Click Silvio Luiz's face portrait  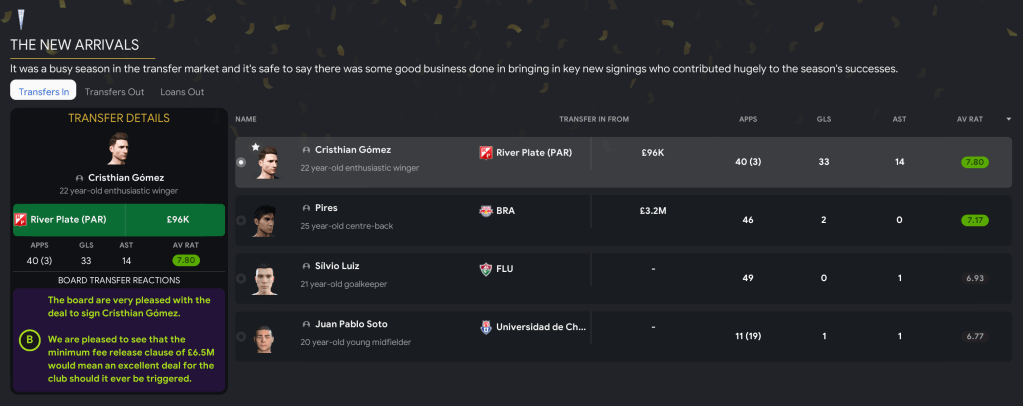(264, 277)
